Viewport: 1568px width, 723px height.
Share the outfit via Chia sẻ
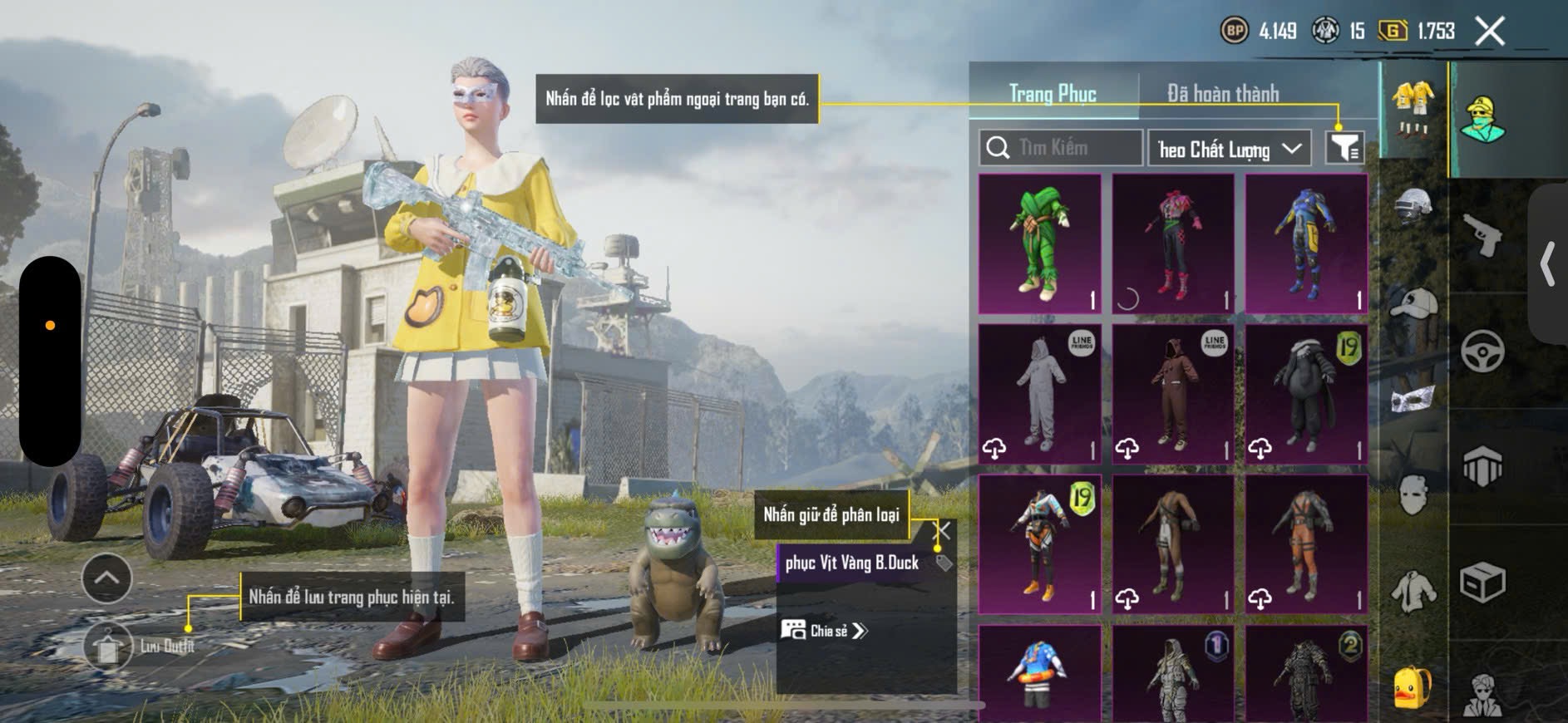click(824, 631)
